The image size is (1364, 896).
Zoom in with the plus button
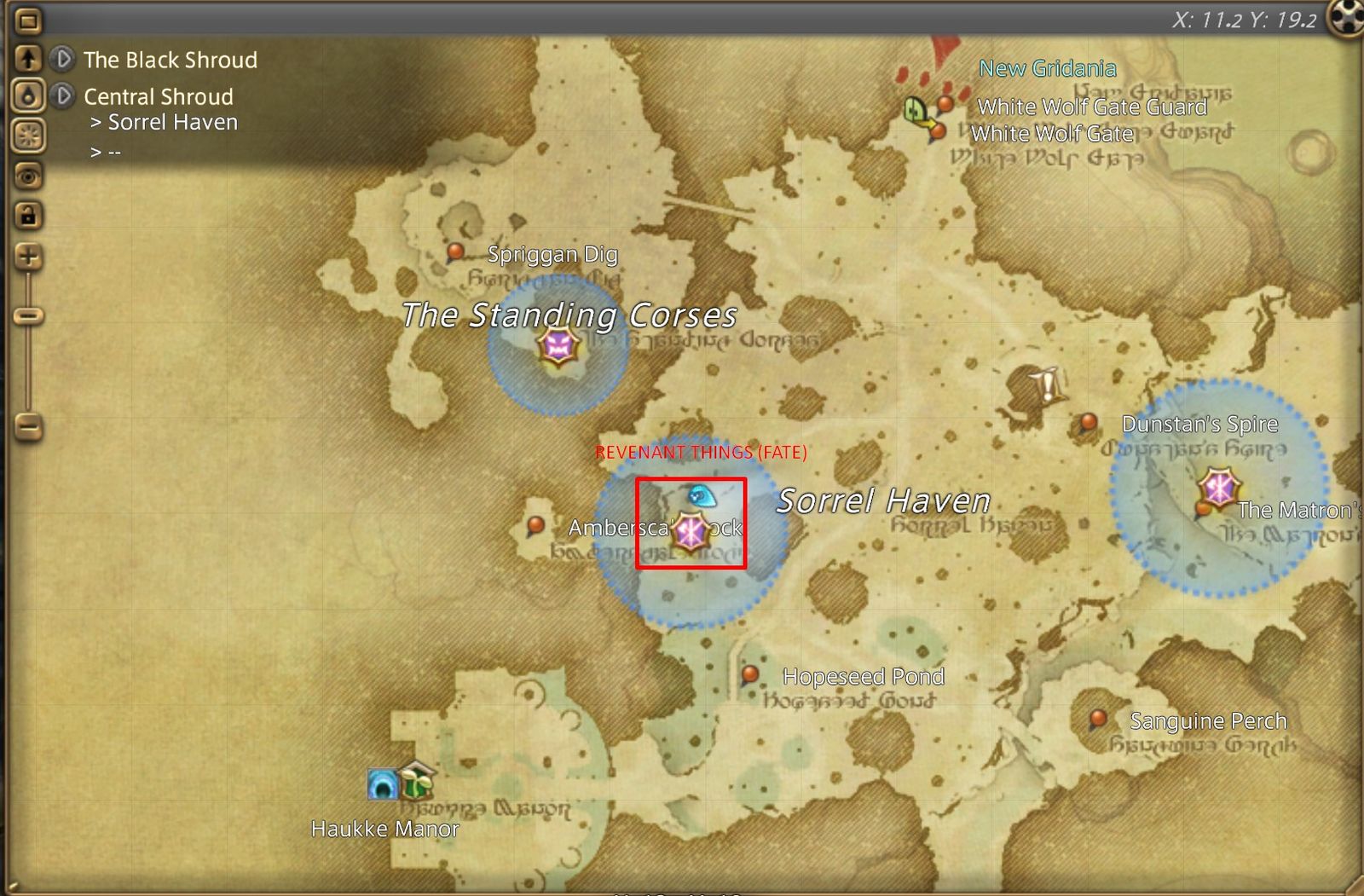tap(28, 256)
